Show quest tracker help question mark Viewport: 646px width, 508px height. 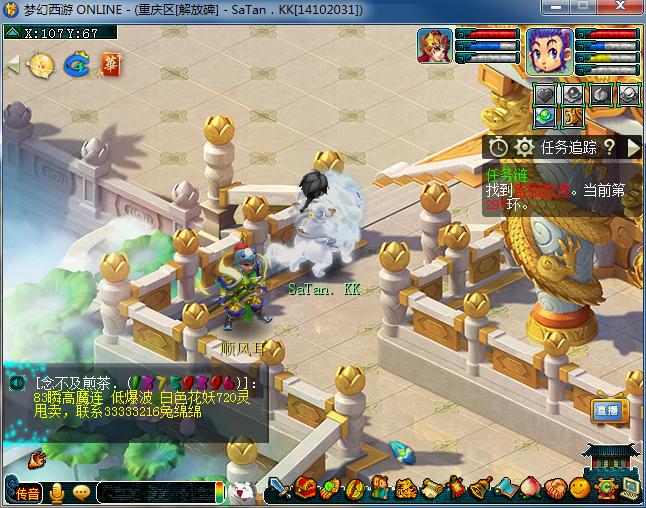pos(608,147)
